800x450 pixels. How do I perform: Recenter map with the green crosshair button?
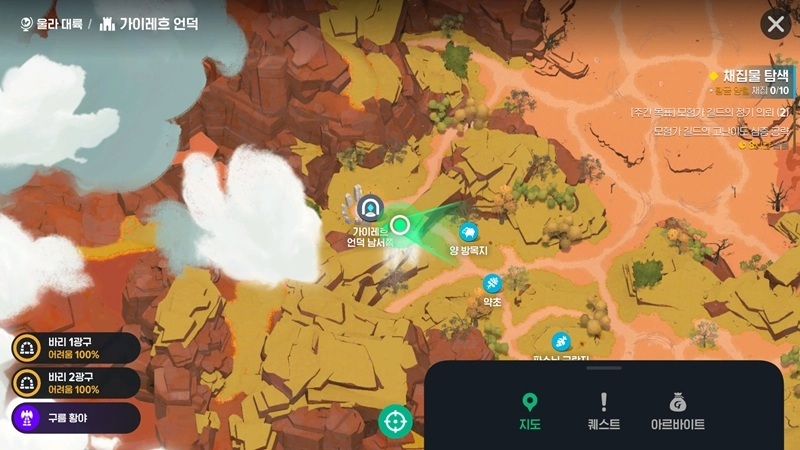tap(395, 421)
